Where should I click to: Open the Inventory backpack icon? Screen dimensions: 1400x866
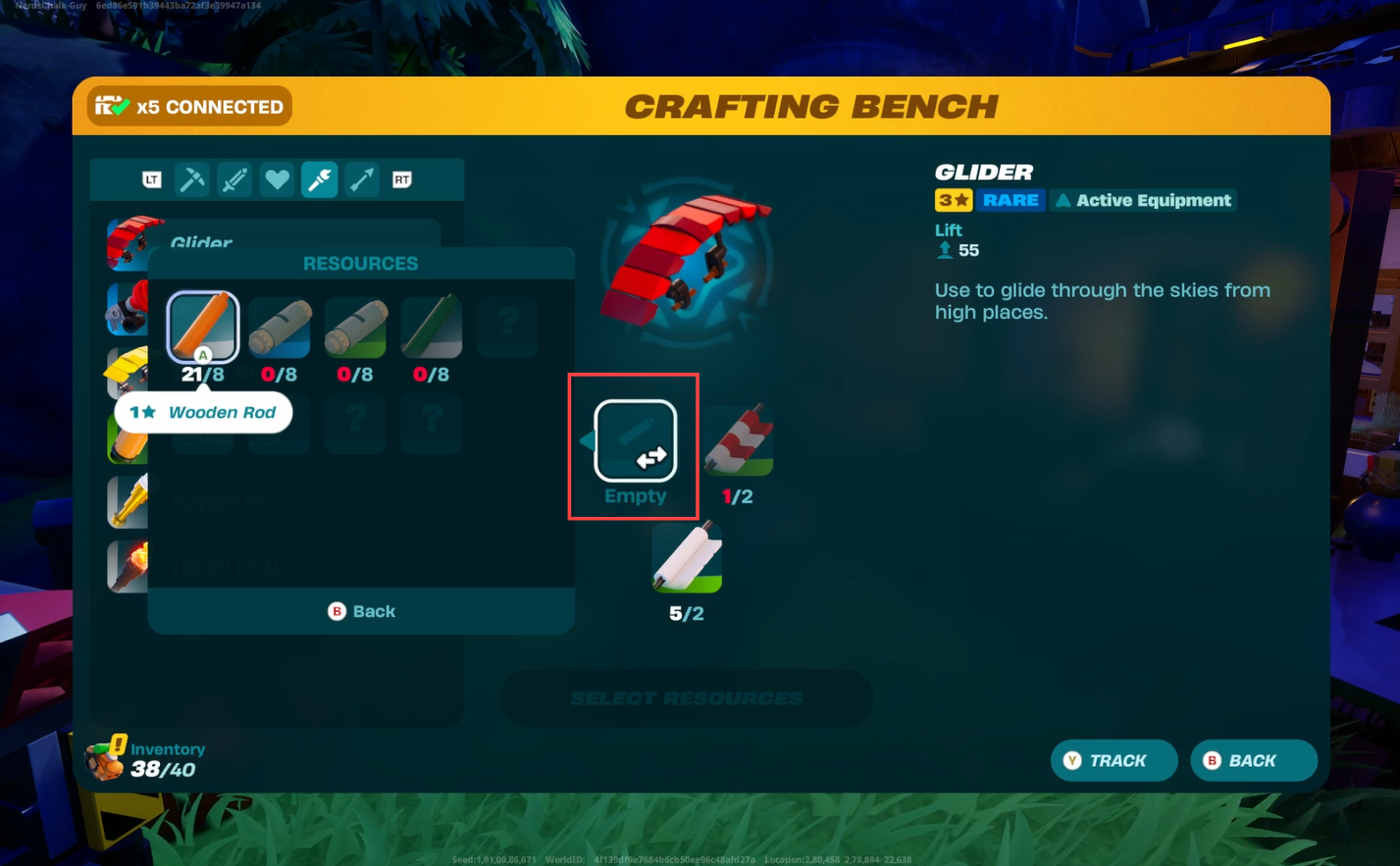click(106, 760)
